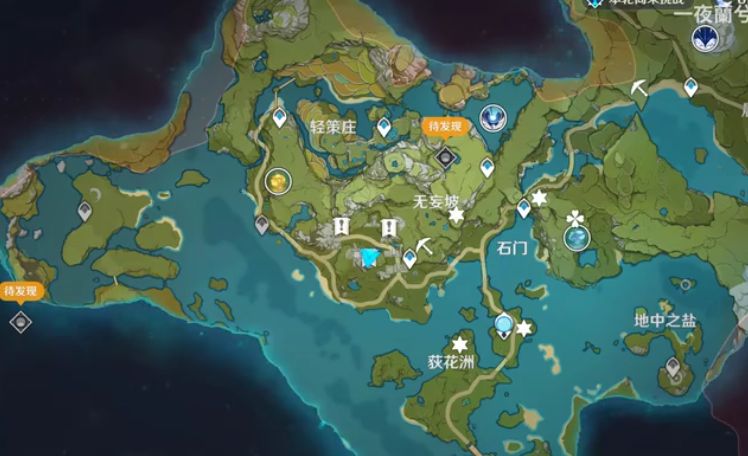Click the pickaxe pin below the 无妄坡 label
Screen dimensions: 748x456
tap(427, 244)
